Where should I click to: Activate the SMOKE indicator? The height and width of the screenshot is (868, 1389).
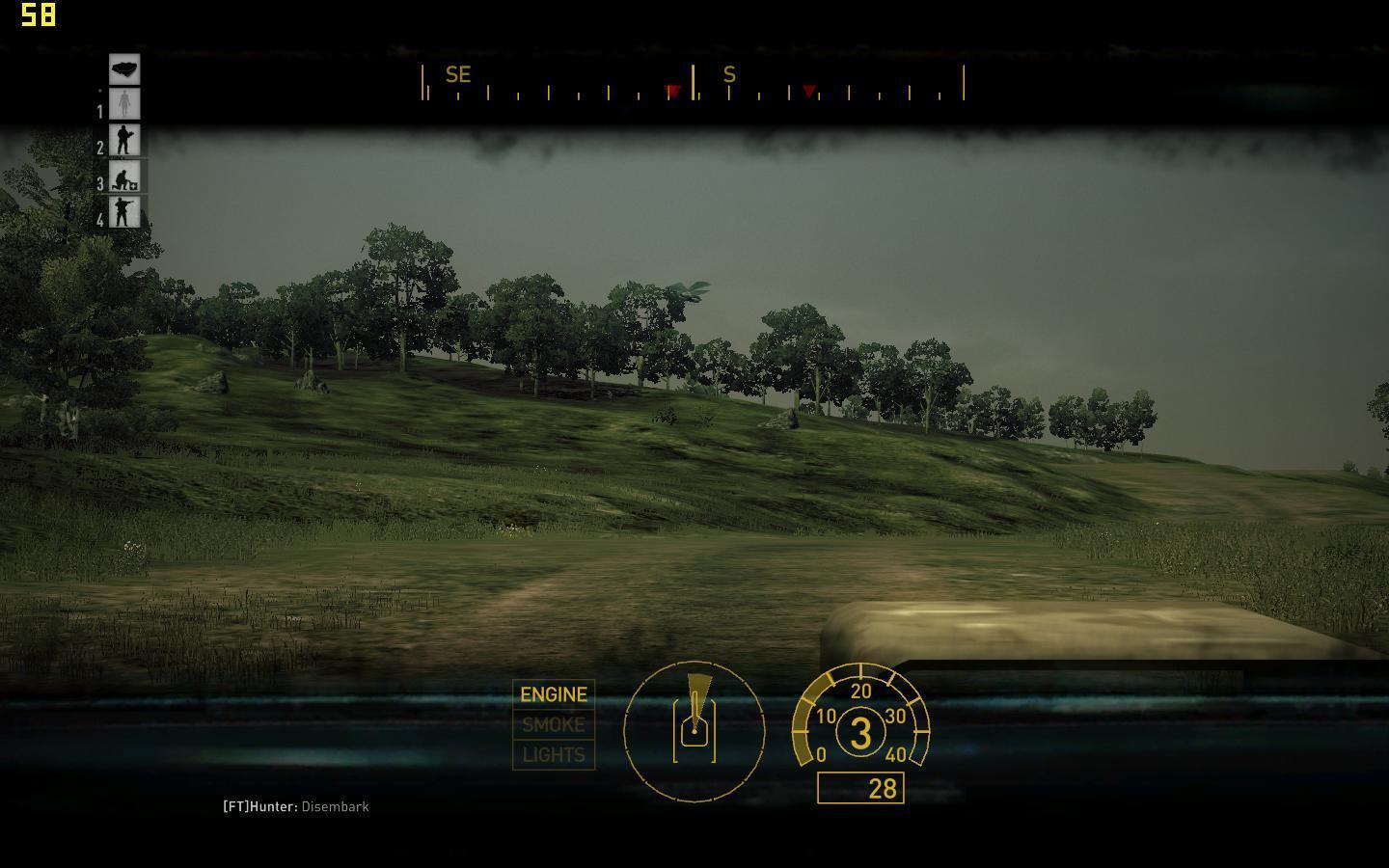[x=554, y=724]
